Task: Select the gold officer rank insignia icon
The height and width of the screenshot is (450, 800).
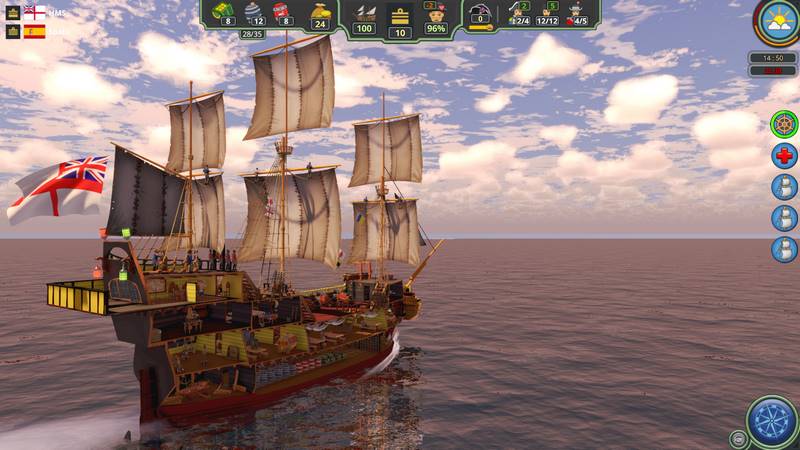Action: pyautogui.click(x=399, y=14)
